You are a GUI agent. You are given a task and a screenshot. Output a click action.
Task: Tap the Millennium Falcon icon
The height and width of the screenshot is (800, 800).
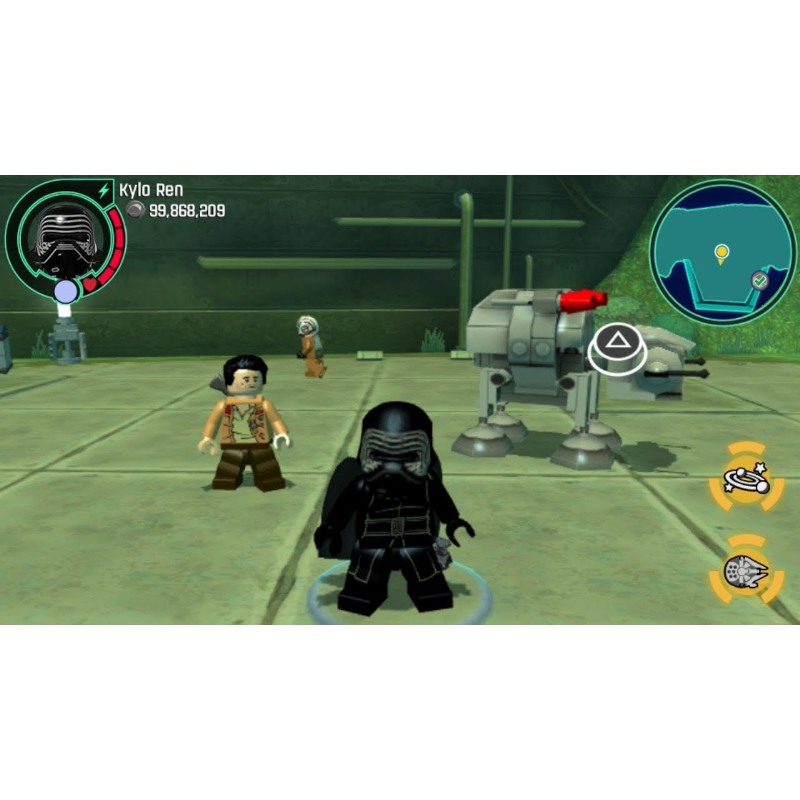coord(745,572)
